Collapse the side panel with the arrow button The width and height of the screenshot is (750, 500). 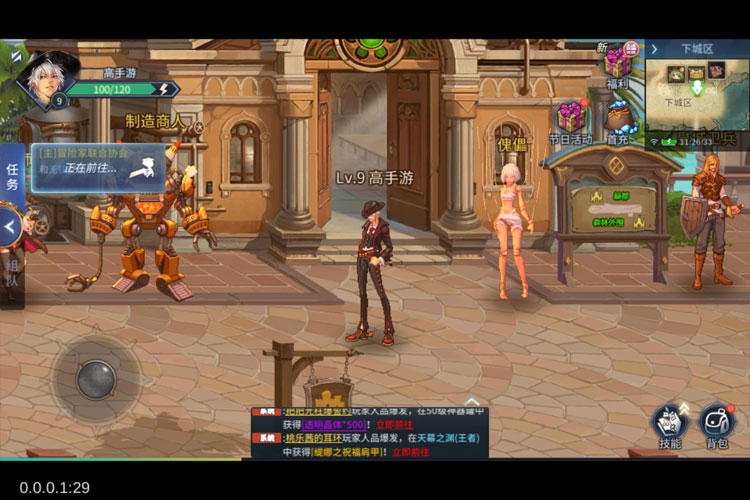click(x=11, y=227)
